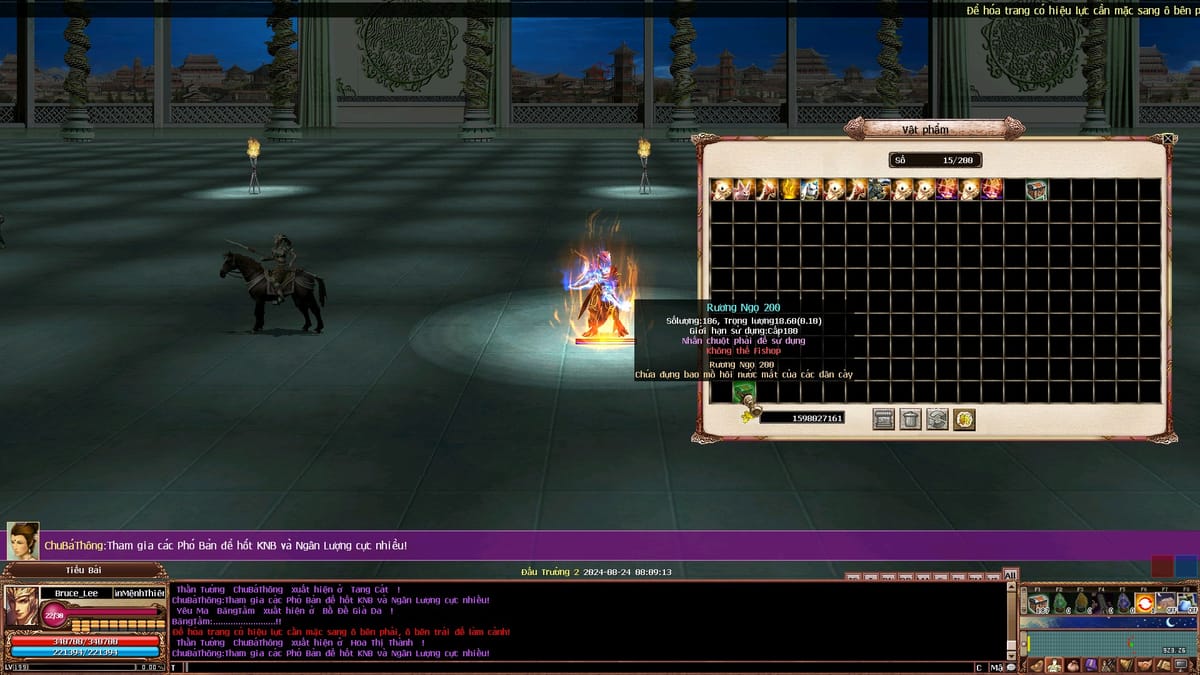Click the trash can button in the inventory
The height and width of the screenshot is (675, 1200).
pos(910,419)
